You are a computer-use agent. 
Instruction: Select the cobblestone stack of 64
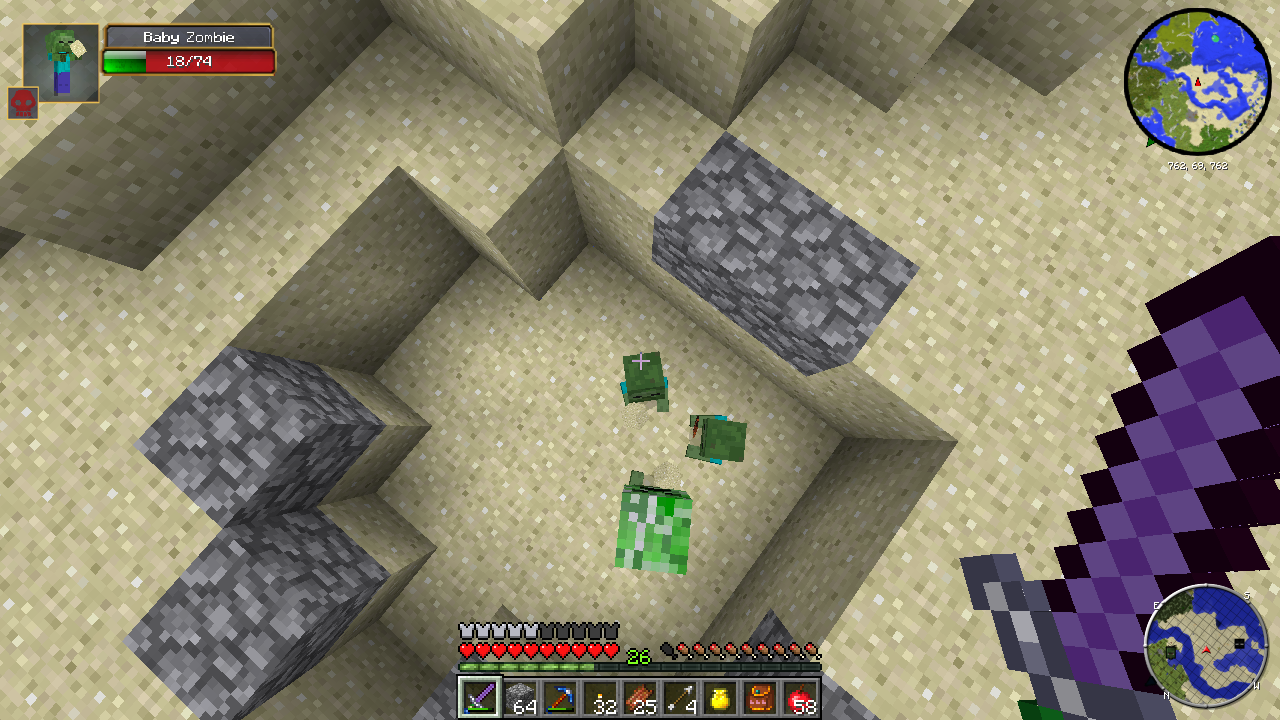pyautogui.click(x=519, y=697)
